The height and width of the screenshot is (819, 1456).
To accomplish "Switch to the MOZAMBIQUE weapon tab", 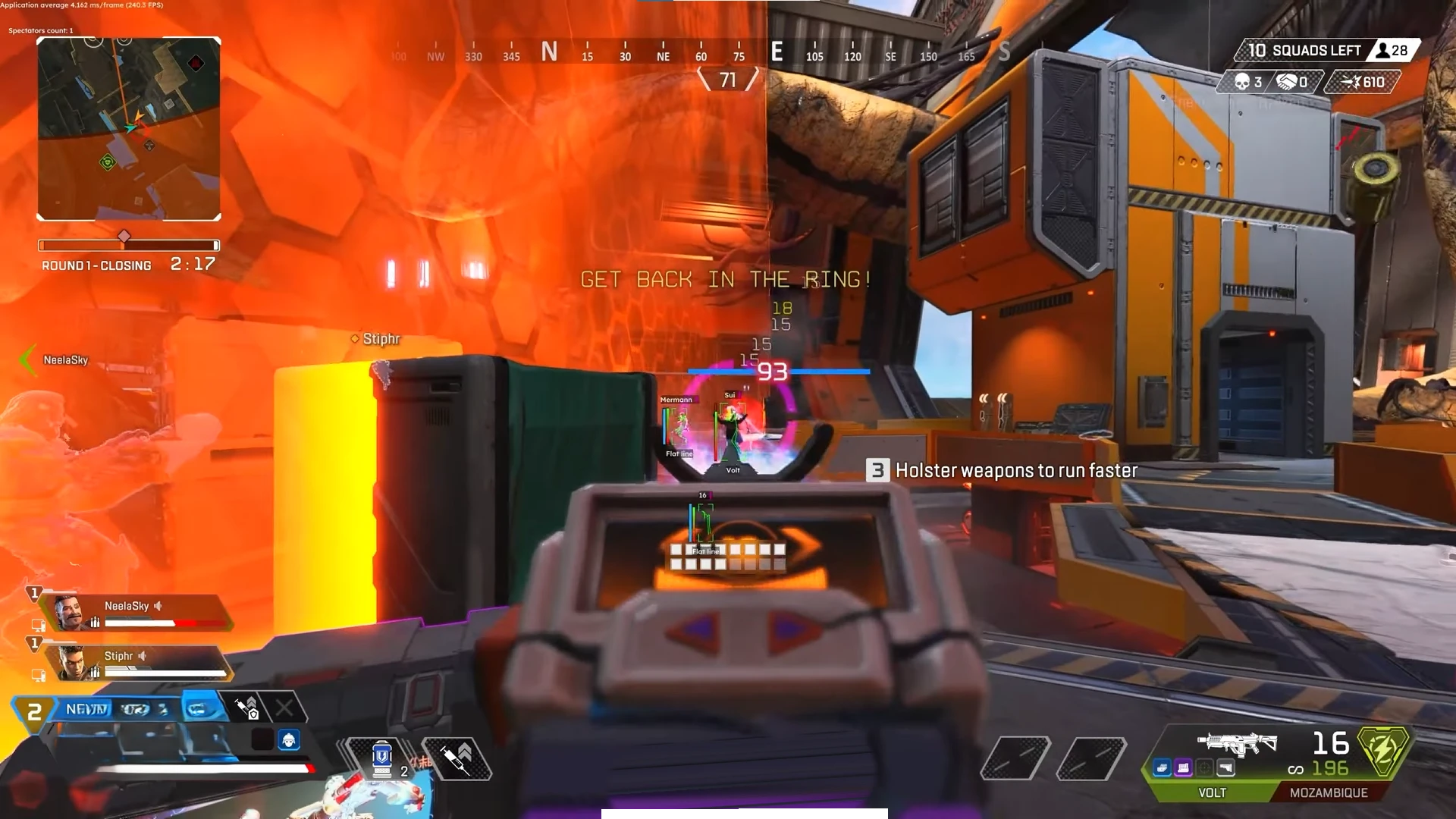I will click(x=1329, y=792).
